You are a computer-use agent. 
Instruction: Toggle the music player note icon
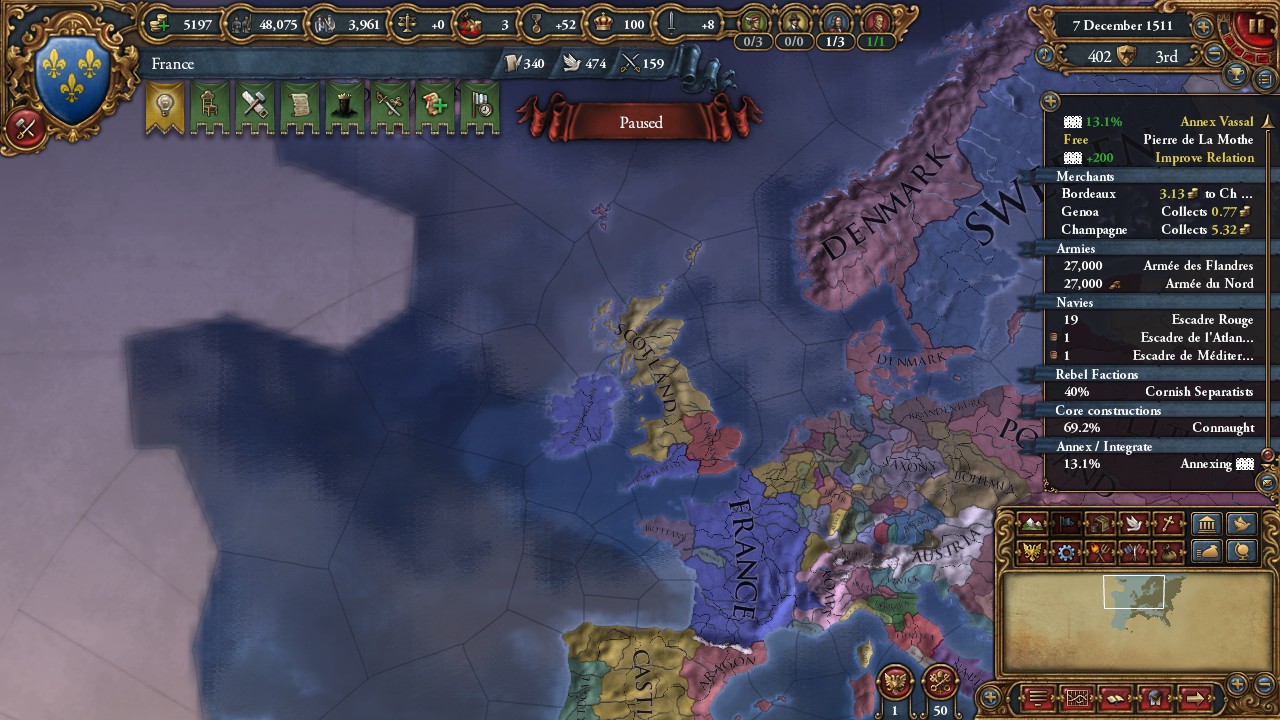tap(1155, 697)
